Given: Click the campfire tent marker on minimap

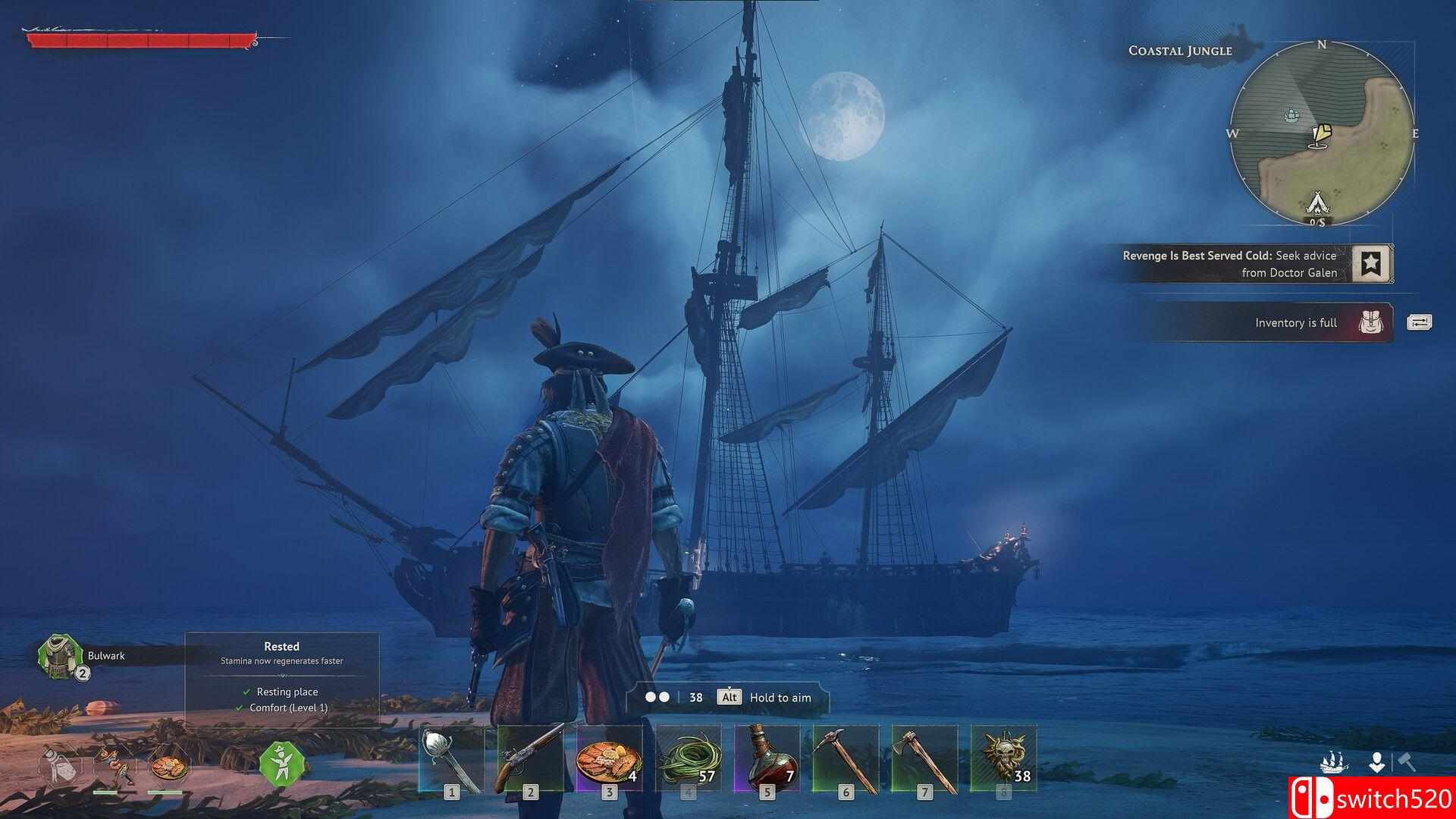Looking at the screenshot, I should [x=1316, y=202].
